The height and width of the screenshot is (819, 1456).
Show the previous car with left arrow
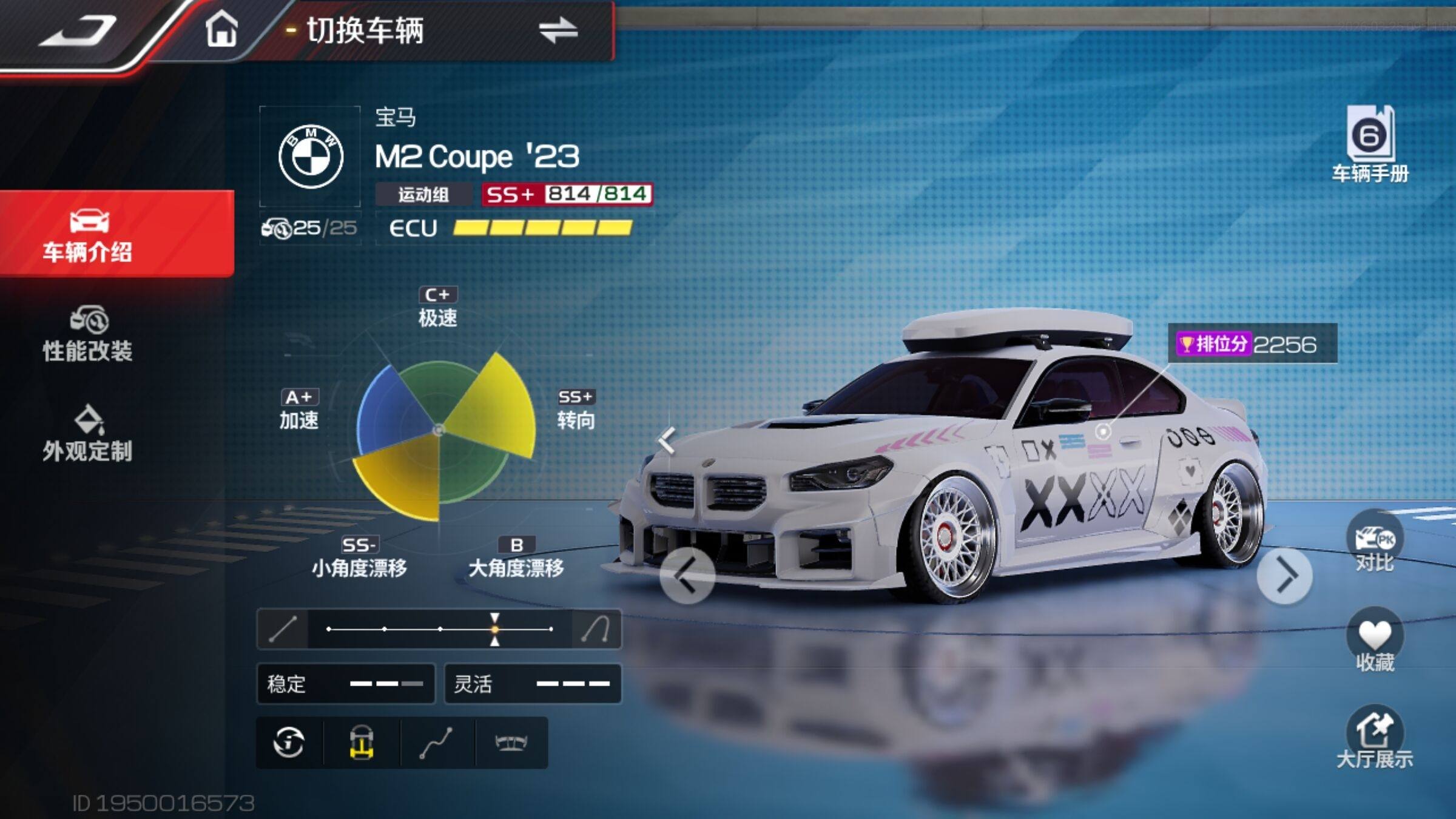687,575
